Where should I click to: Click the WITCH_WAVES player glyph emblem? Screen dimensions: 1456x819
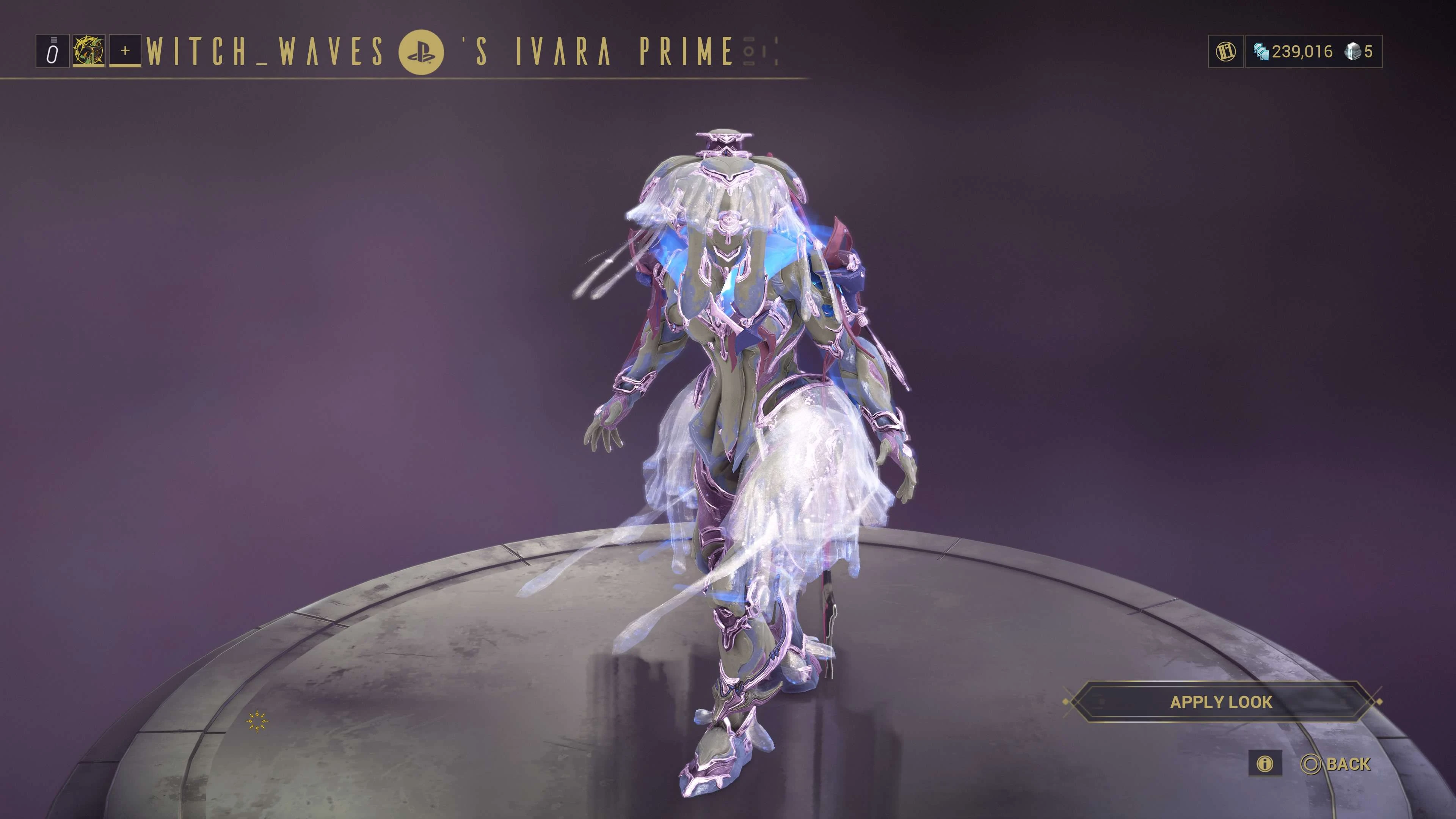coord(89,52)
